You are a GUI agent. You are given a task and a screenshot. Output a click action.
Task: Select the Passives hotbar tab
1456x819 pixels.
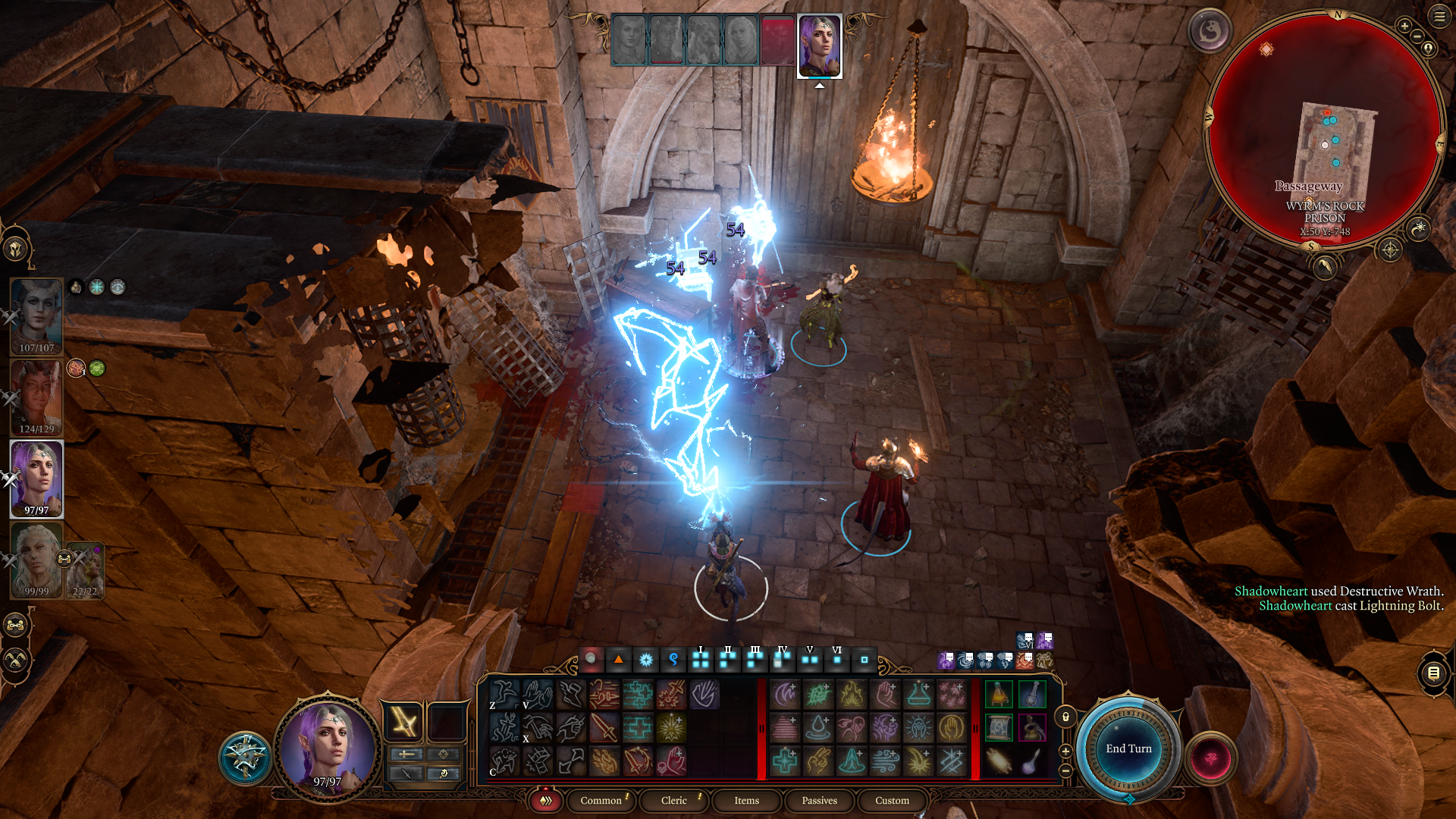(x=819, y=800)
